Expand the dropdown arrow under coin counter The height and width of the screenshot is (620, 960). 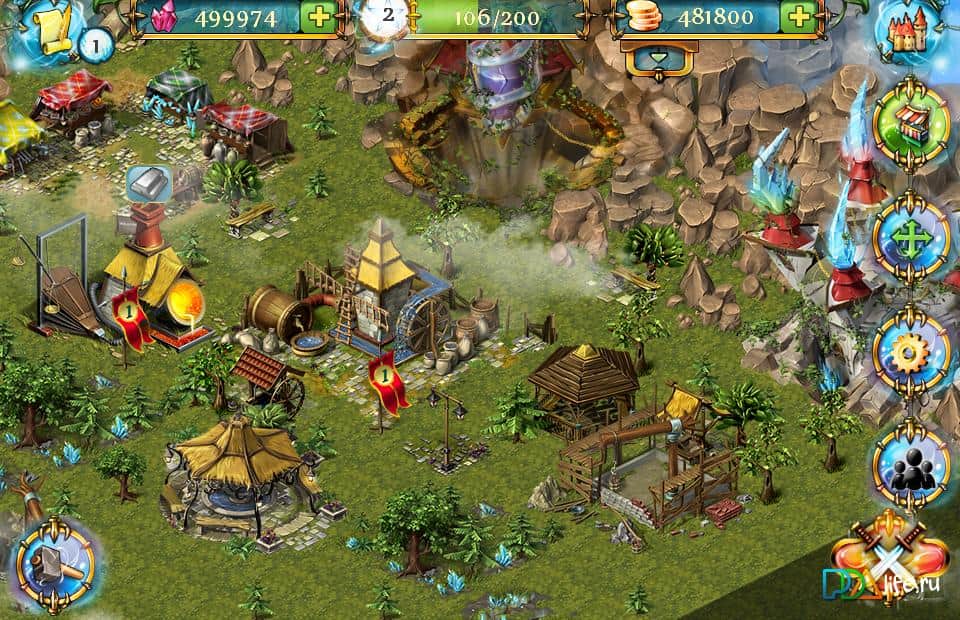tap(658, 59)
